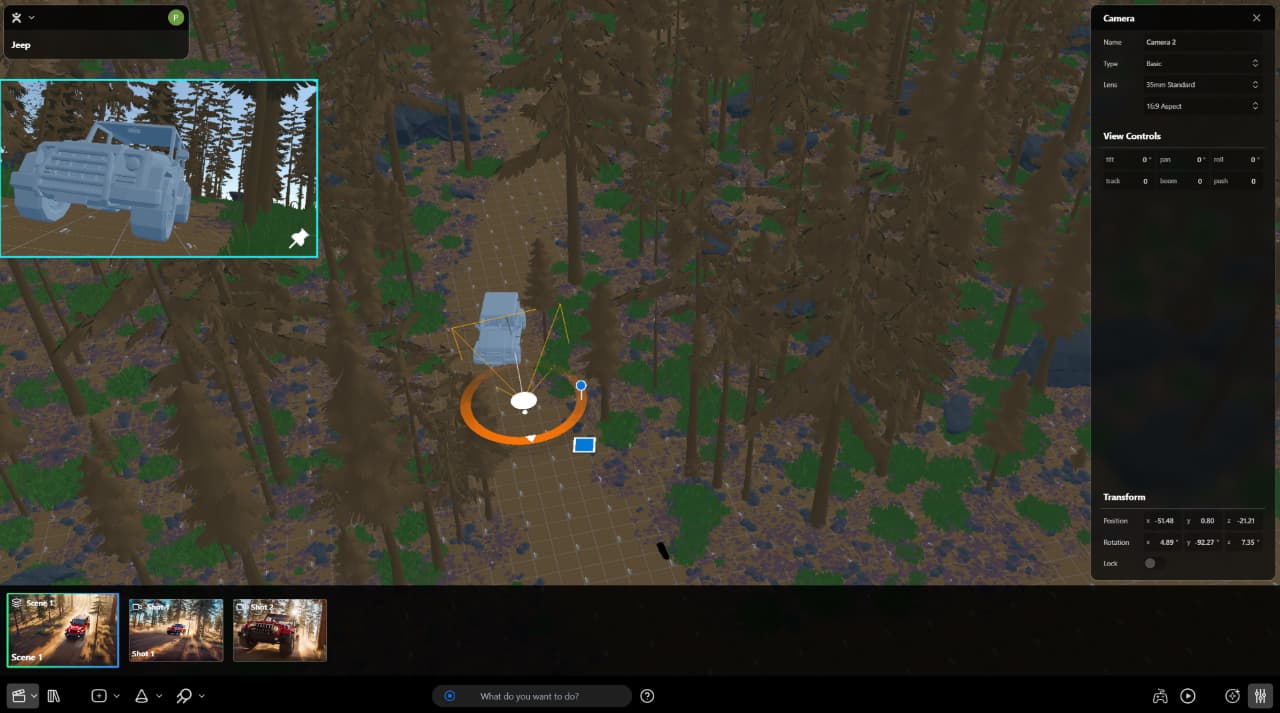Click the green profile avatar
Image resolution: width=1280 pixels, height=713 pixels.
[176, 17]
